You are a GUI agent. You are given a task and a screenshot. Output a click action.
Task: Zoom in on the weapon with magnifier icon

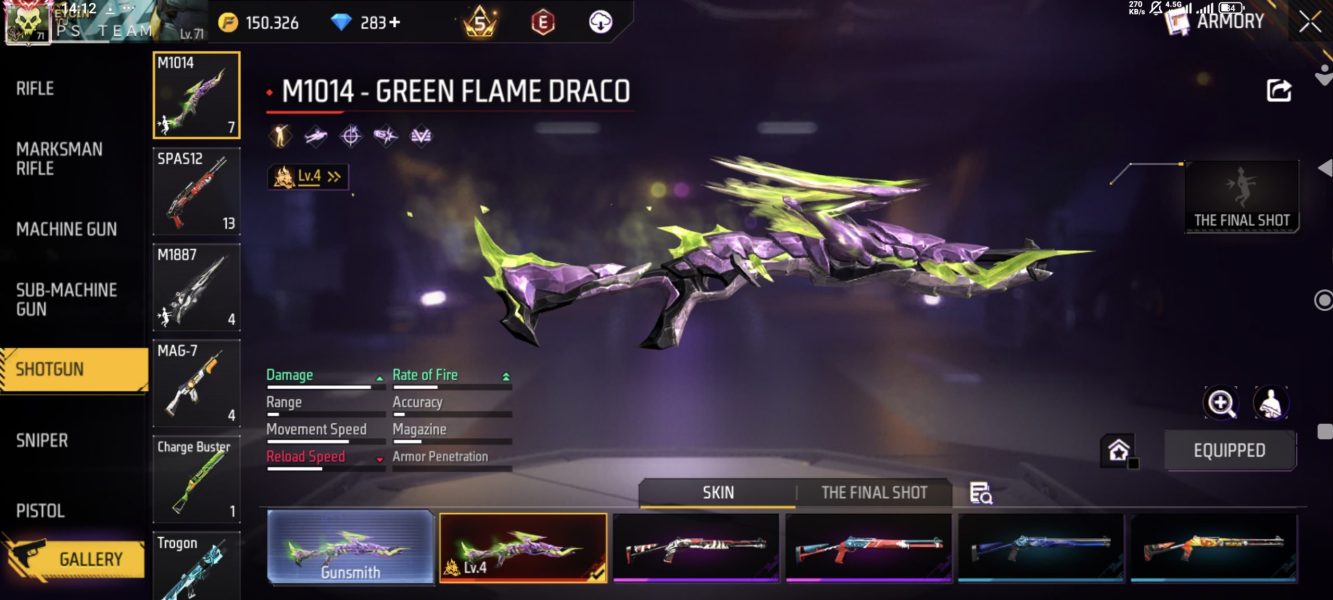coord(1221,403)
